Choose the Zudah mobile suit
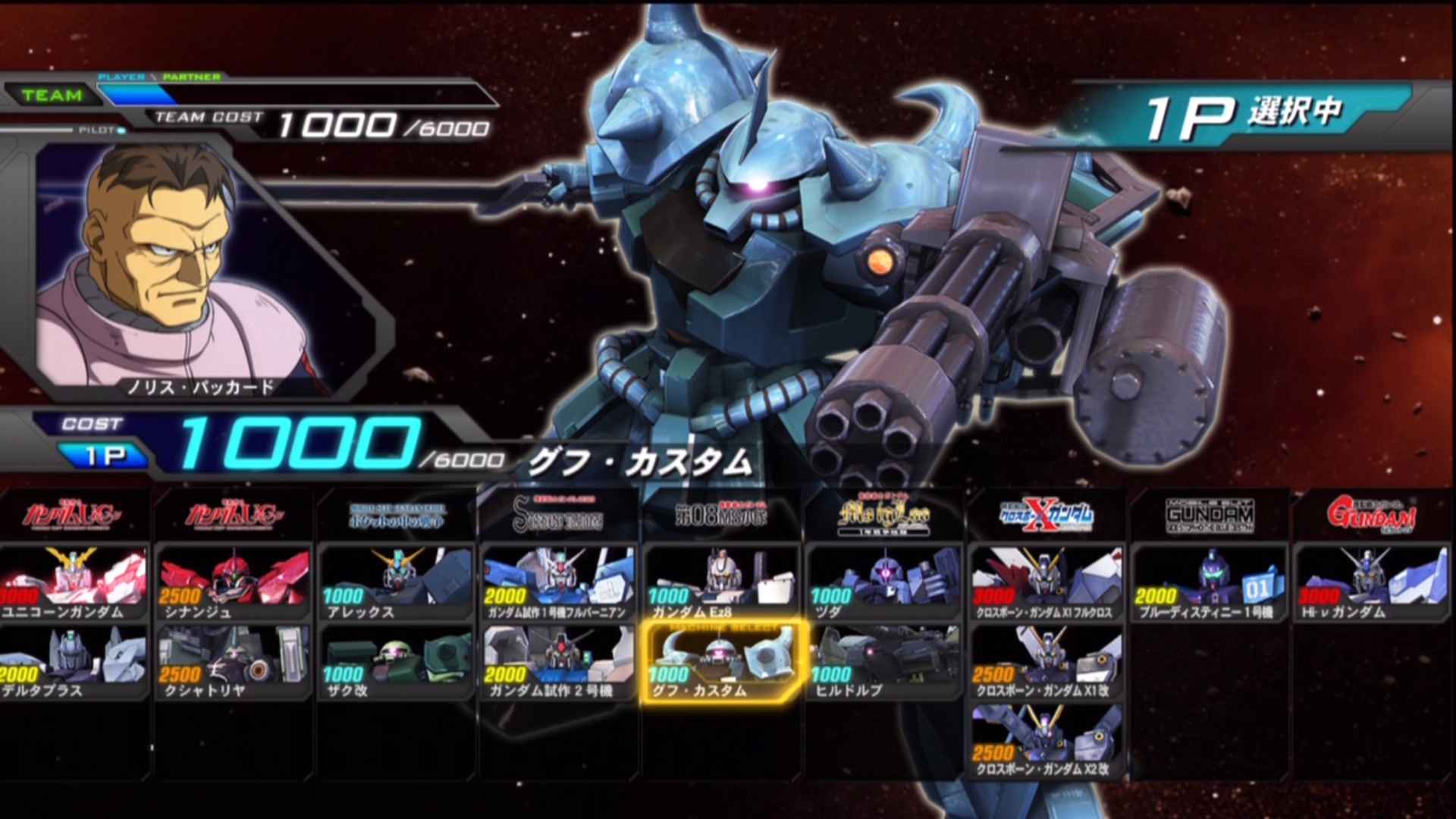This screenshot has height=819, width=1456. (x=884, y=584)
